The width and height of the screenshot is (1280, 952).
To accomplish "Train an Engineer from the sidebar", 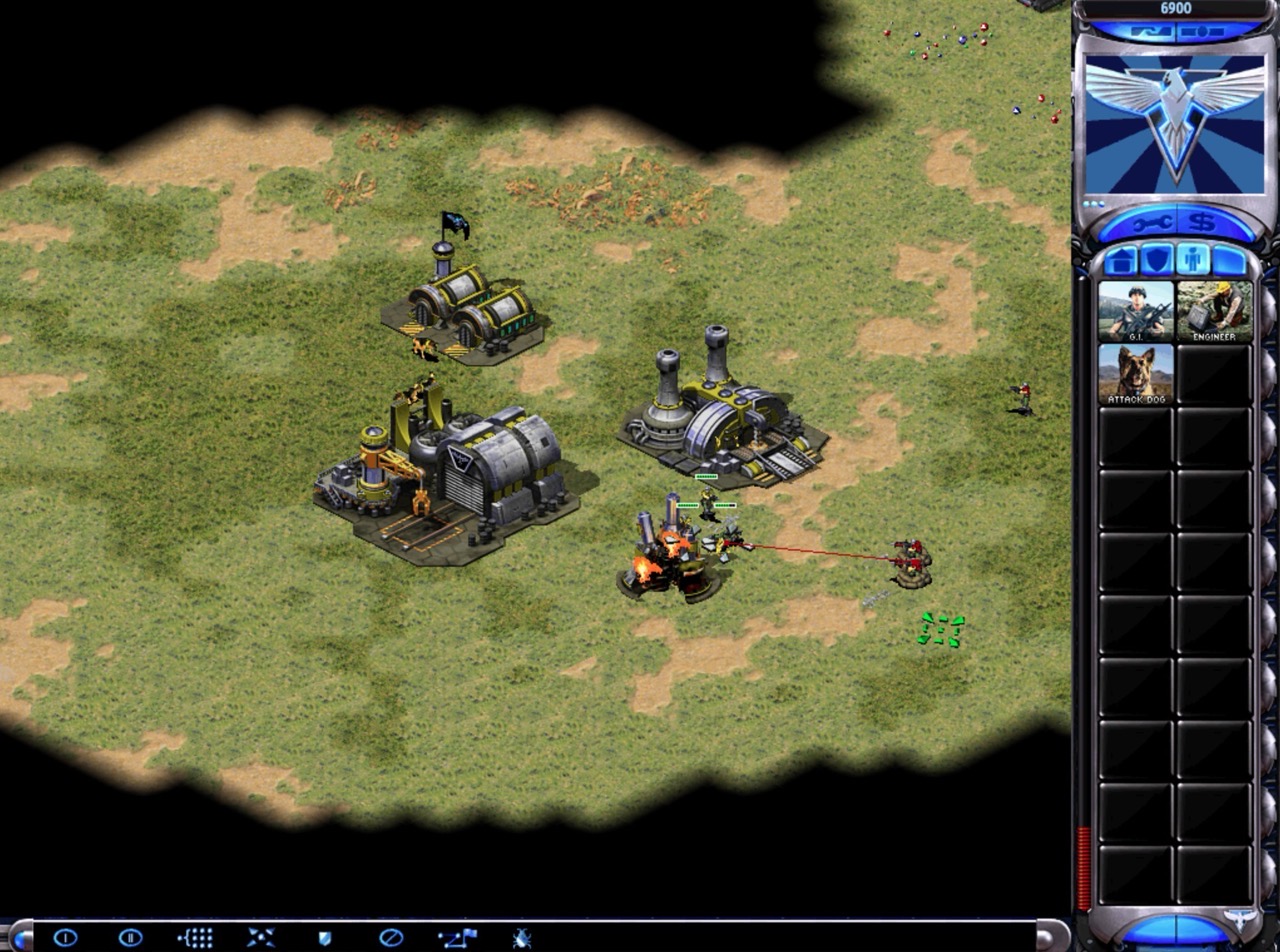I will coord(1214,312).
